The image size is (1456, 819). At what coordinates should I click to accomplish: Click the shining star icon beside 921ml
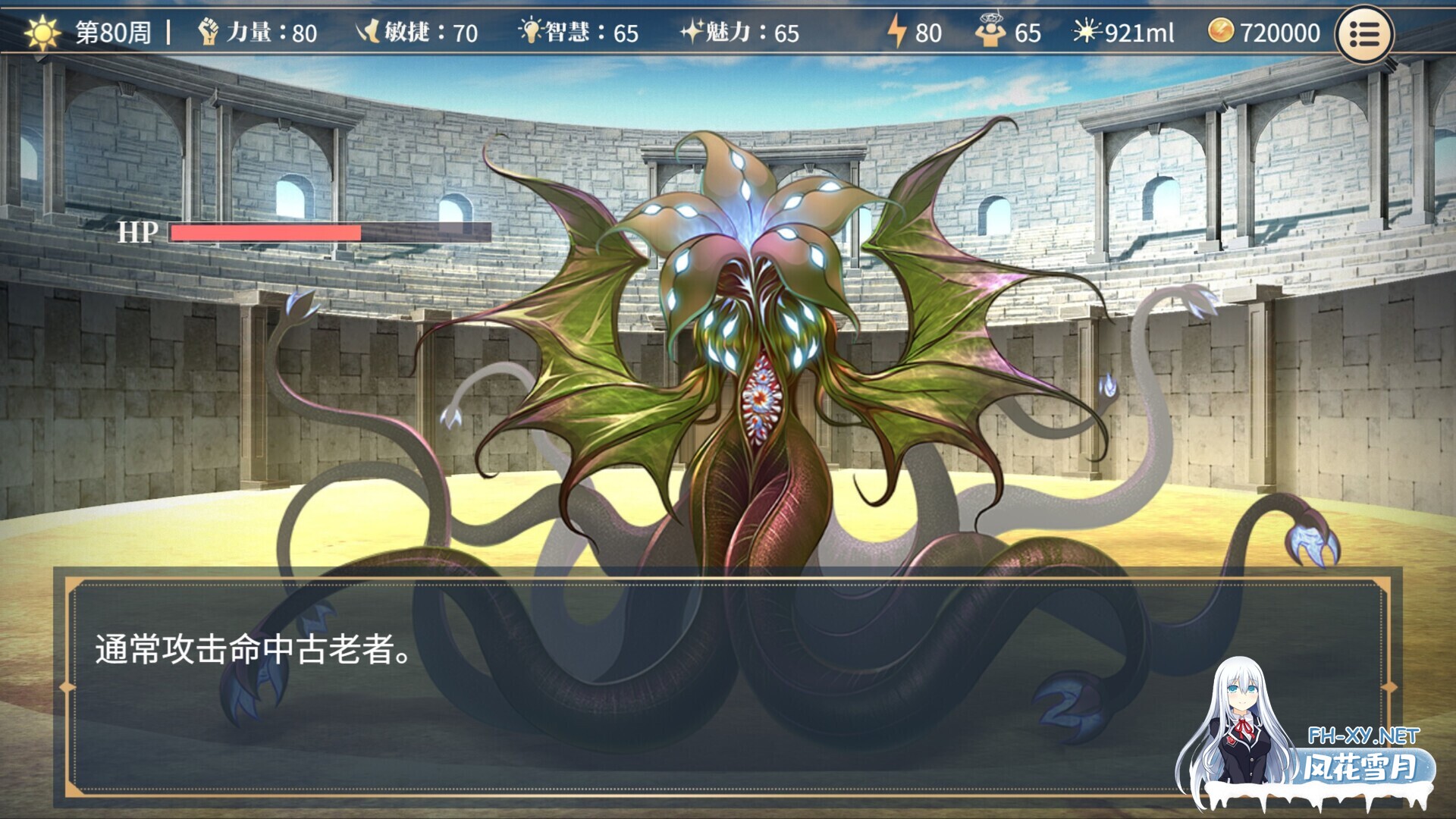pyautogui.click(x=1086, y=32)
